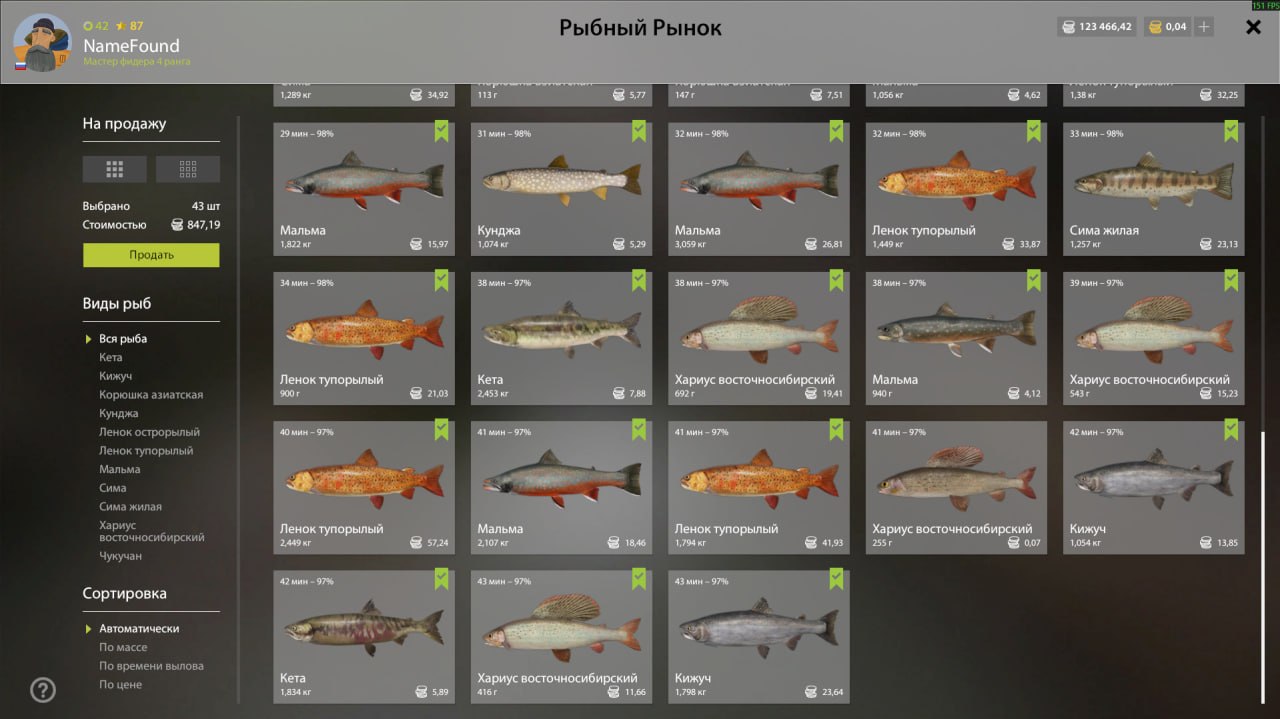Sort fish По цене

pyautogui.click(x=120, y=685)
